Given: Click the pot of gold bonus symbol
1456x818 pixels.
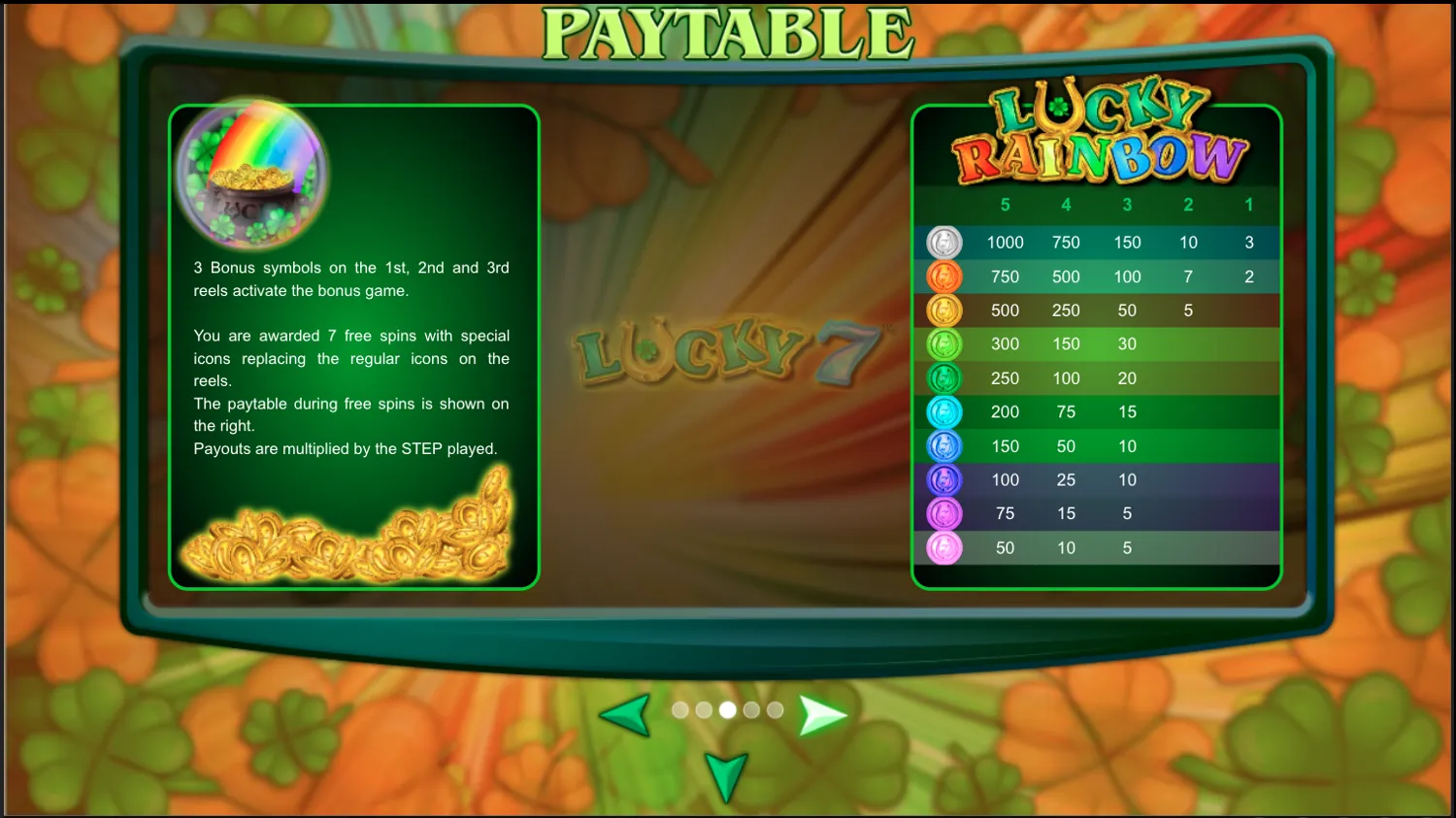Looking at the screenshot, I should (248, 175).
